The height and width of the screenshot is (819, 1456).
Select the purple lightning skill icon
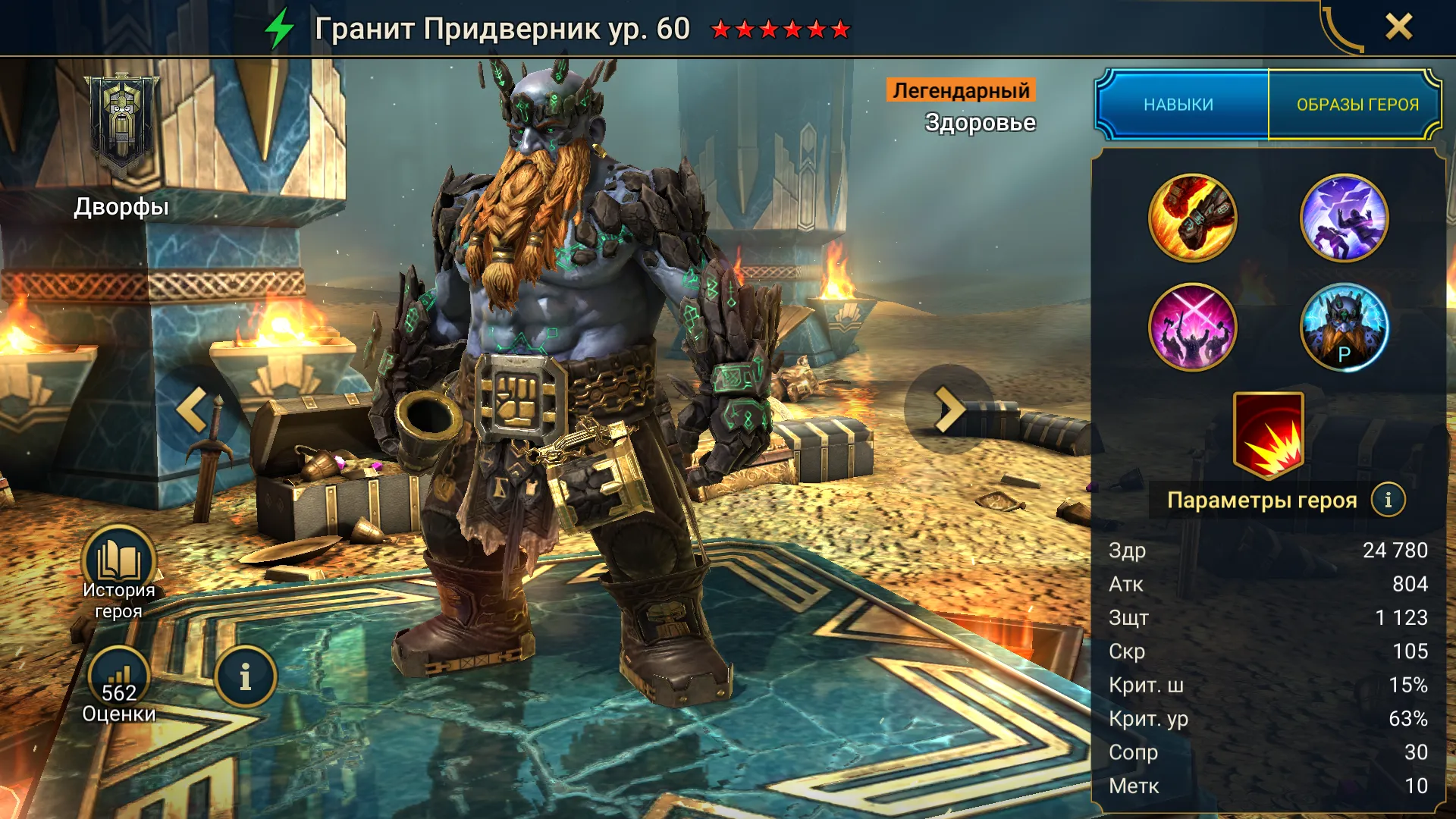click(1344, 218)
